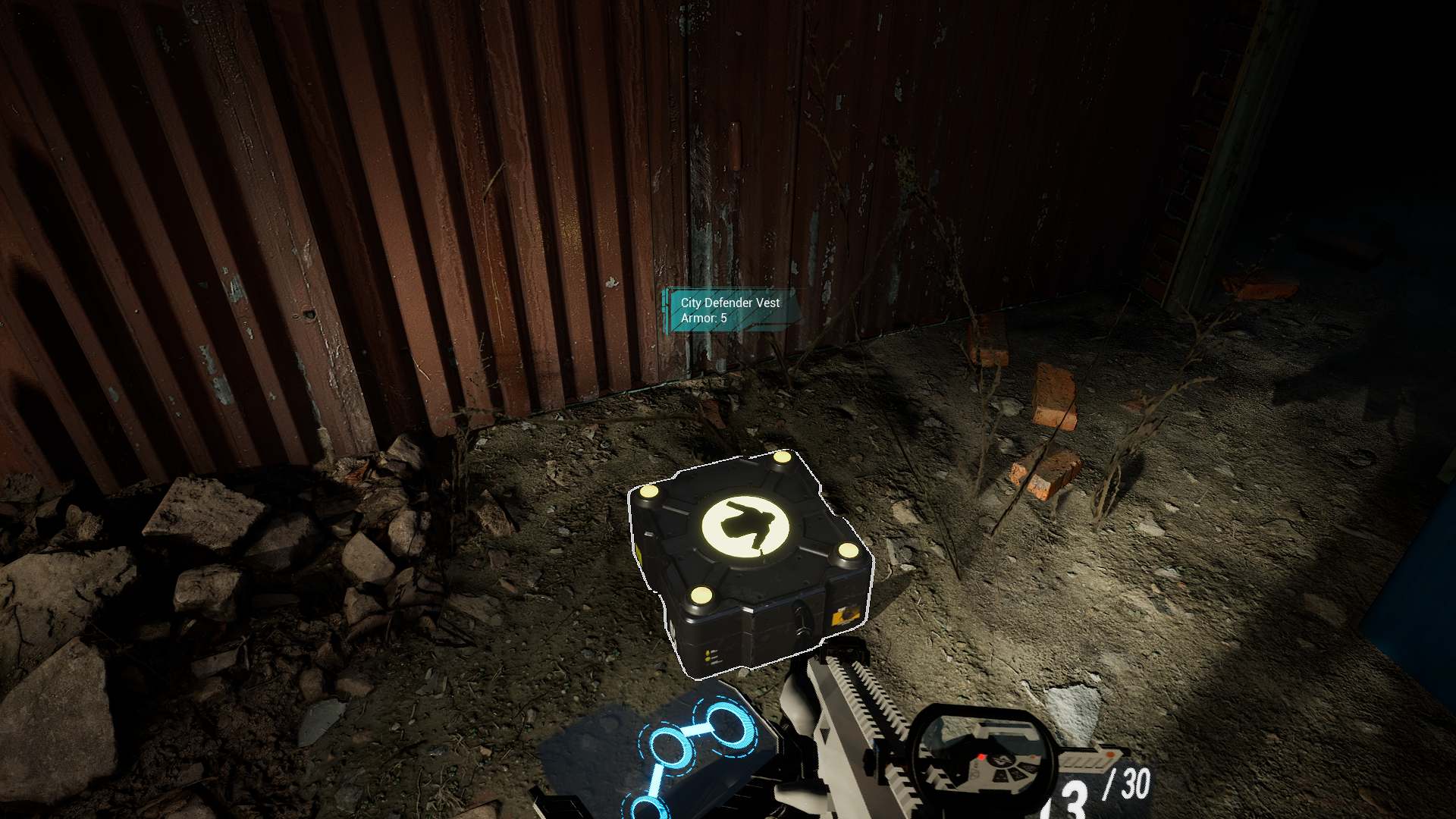Select the City Defender Vest item label
The width and height of the screenshot is (1456, 819).
click(730, 310)
